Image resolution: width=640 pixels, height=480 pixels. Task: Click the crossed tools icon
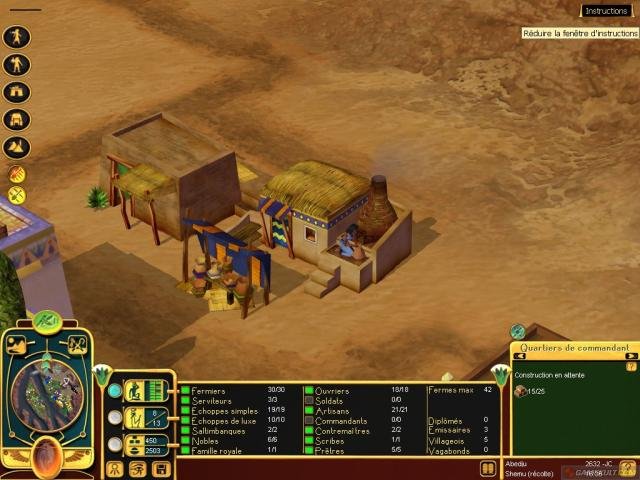tap(17, 192)
